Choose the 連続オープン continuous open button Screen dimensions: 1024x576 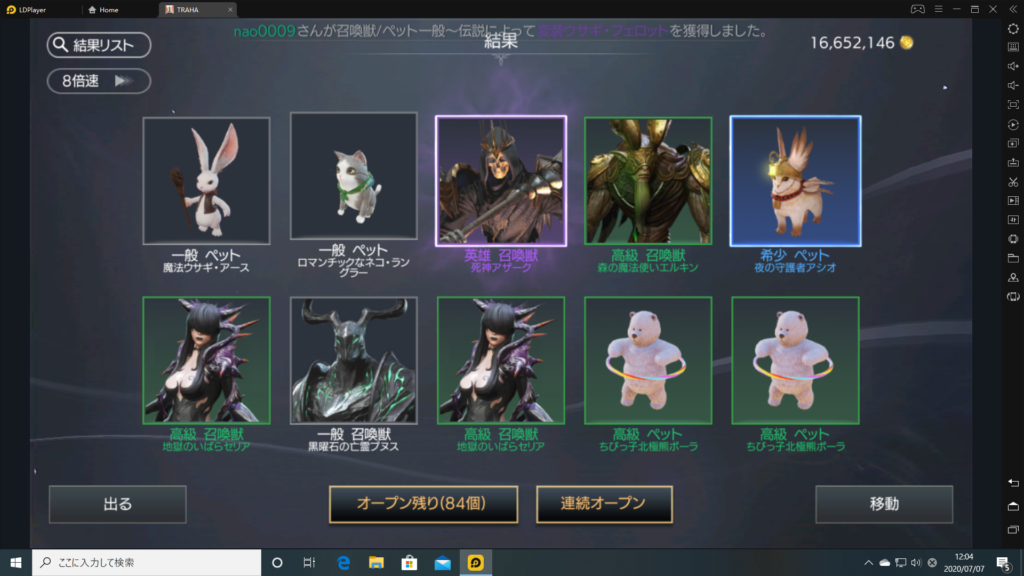[604, 504]
